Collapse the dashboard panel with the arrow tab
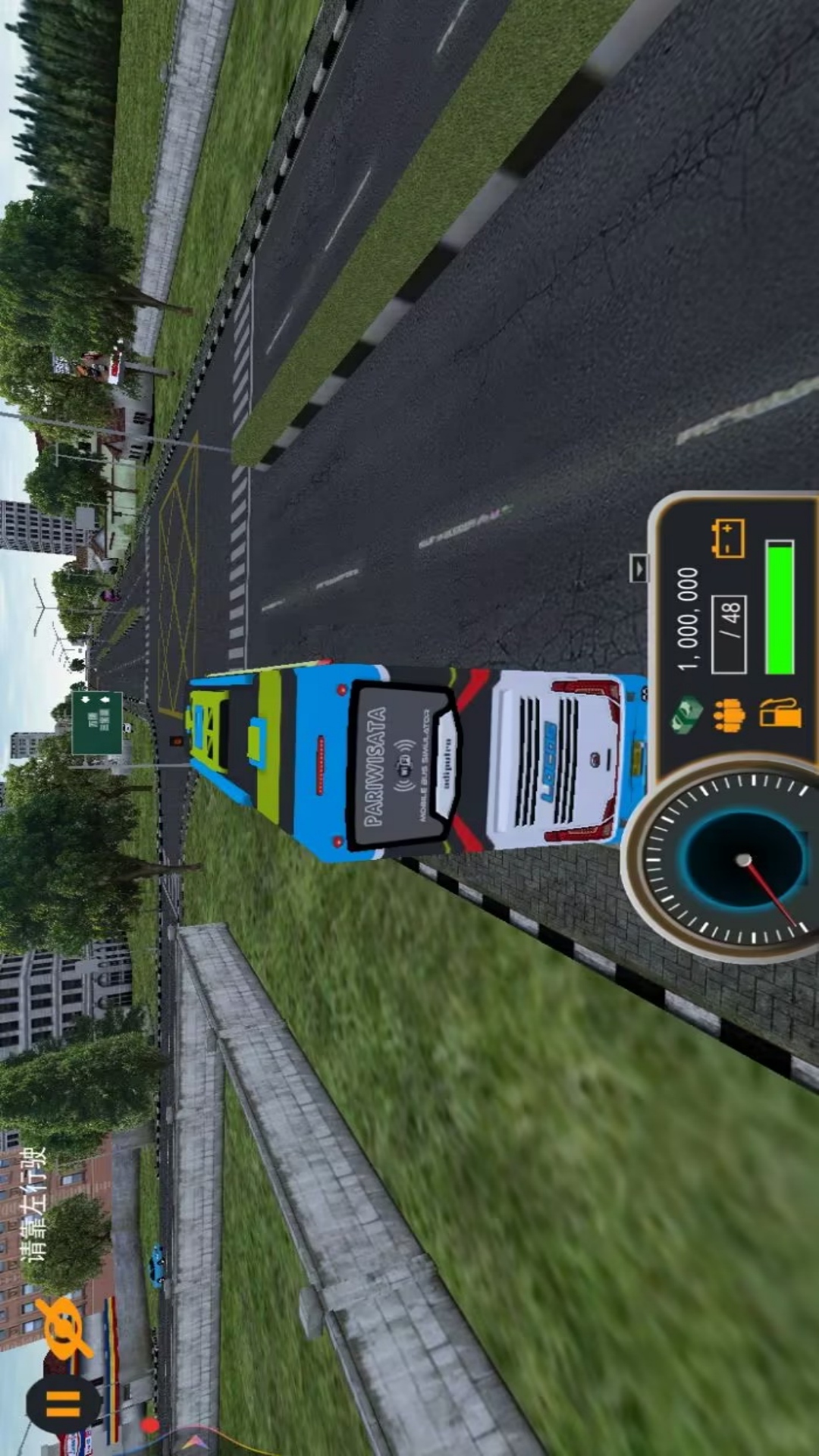The image size is (819, 1456). click(x=639, y=567)
